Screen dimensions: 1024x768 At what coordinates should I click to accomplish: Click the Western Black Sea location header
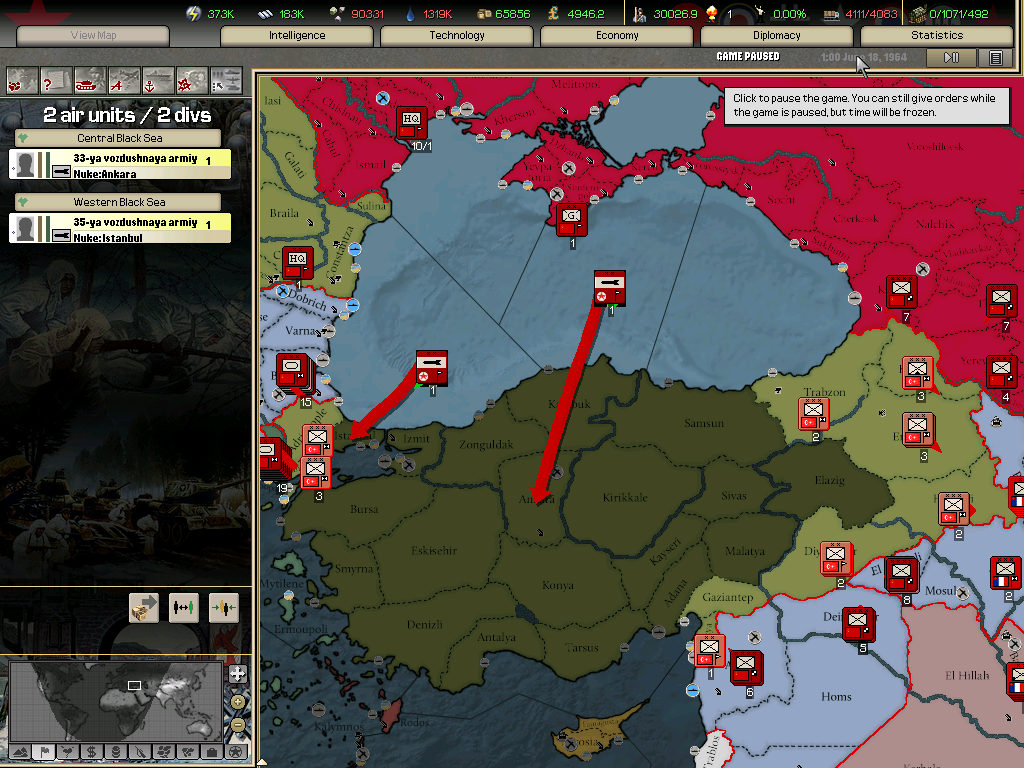[x=120, y=202]
